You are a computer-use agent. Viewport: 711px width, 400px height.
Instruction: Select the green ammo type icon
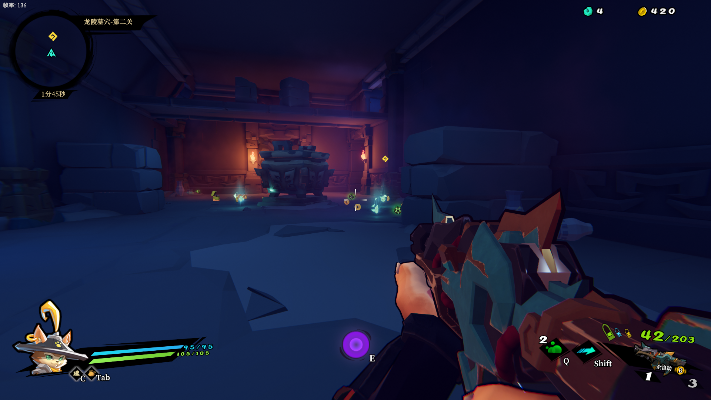click(608, 333)
